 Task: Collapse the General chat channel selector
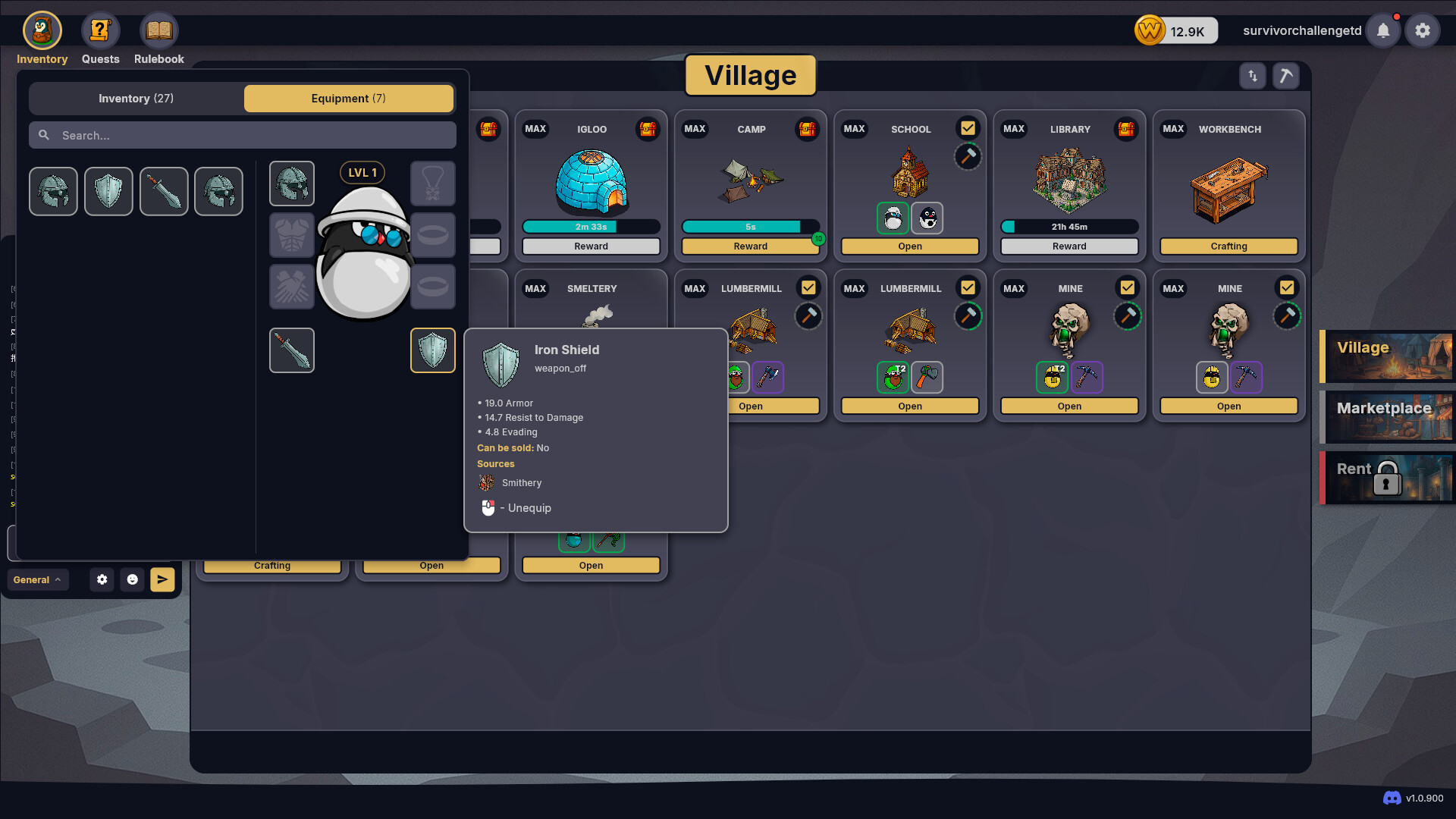click(x=37, y=579)
